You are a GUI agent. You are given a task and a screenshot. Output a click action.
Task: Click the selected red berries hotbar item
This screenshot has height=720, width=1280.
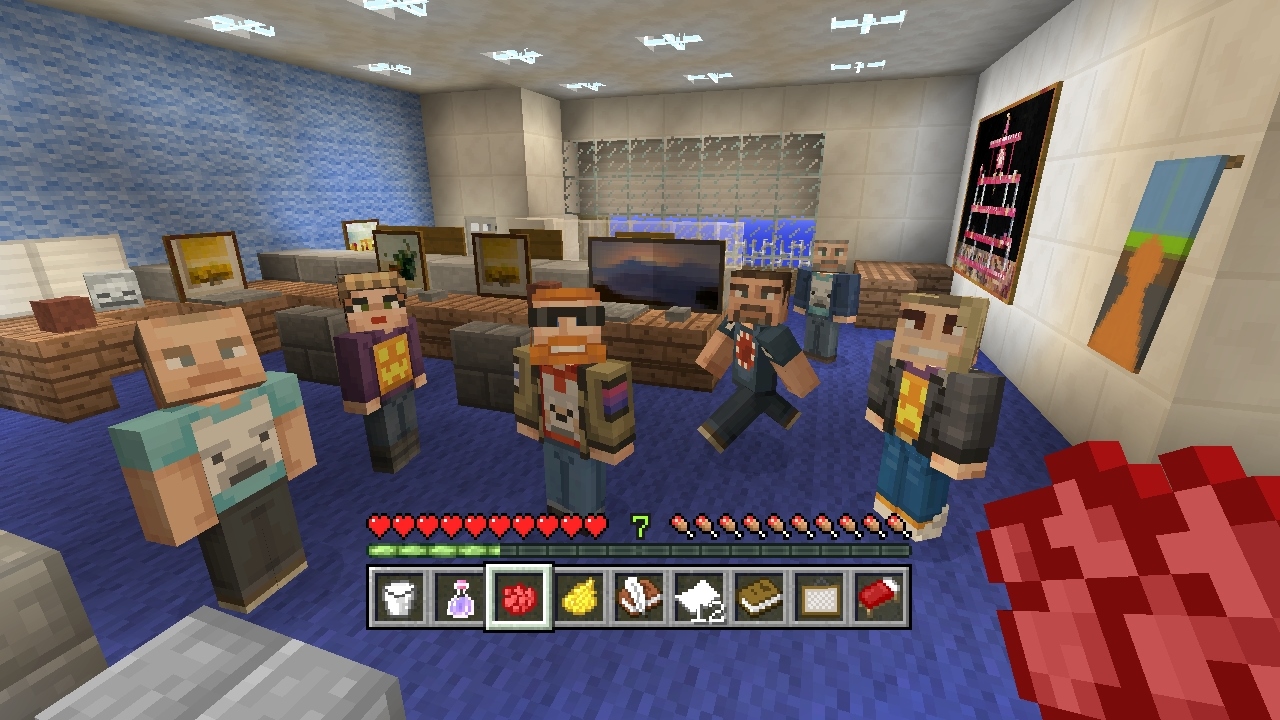coord(519,597)
